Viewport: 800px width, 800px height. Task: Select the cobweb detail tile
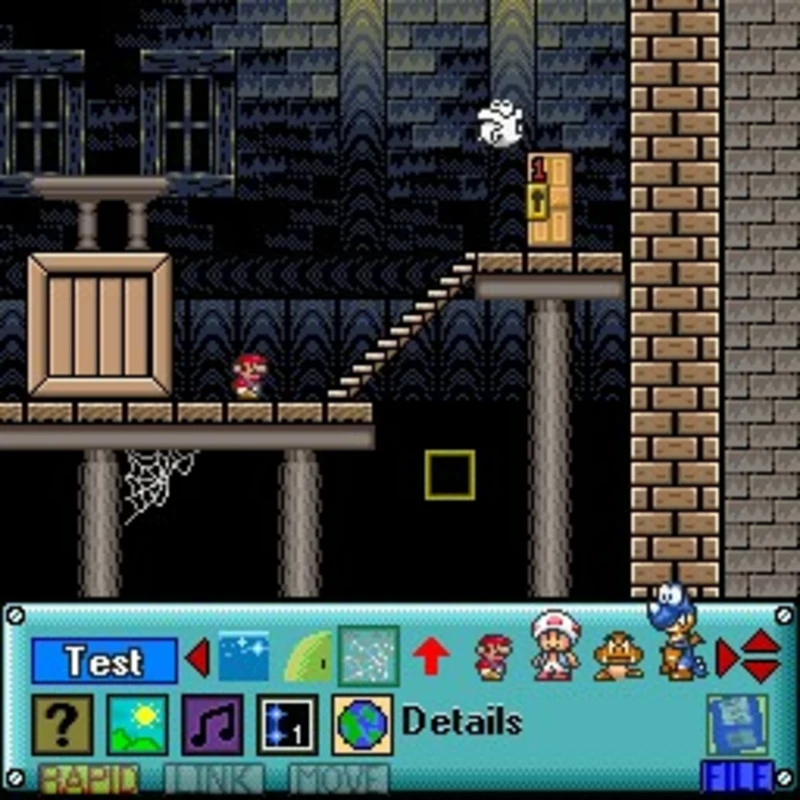pyautogui.click(x=368, y=656)
